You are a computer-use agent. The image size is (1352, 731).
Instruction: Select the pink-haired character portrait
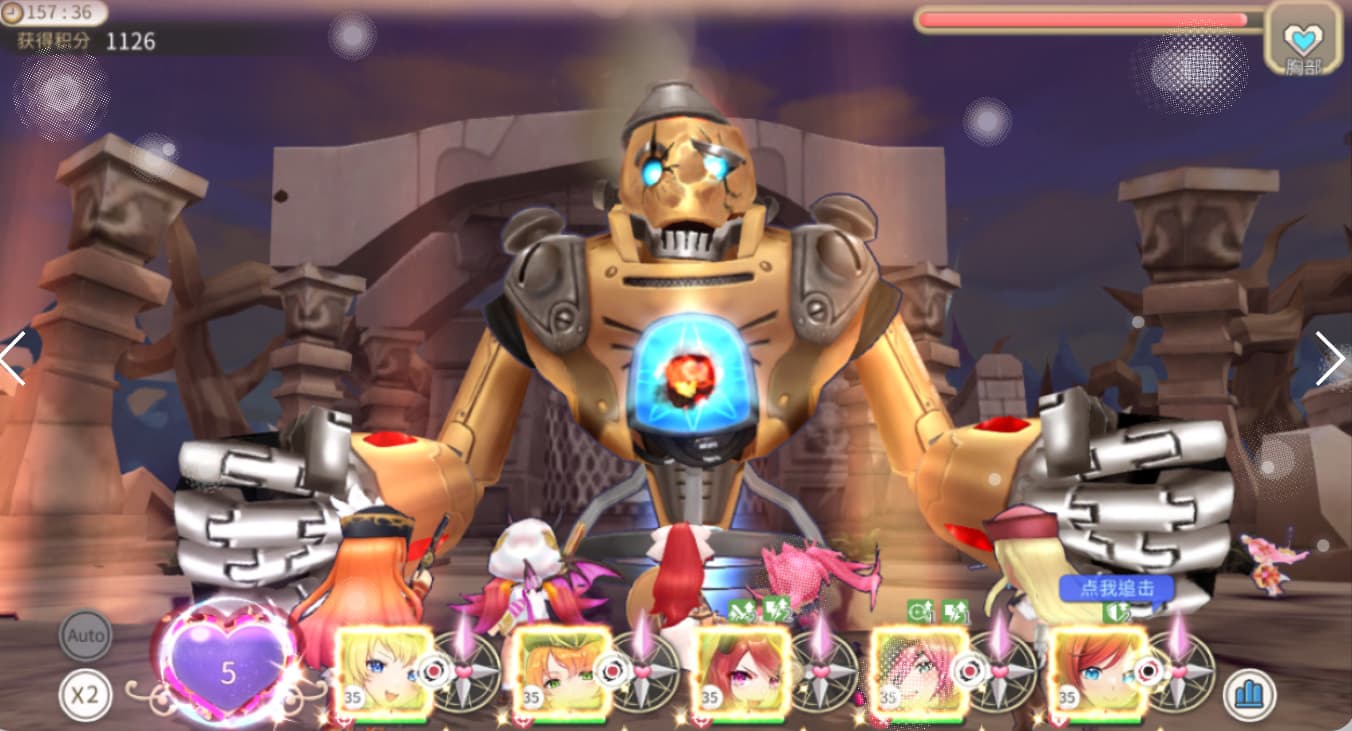coord(919,672)
